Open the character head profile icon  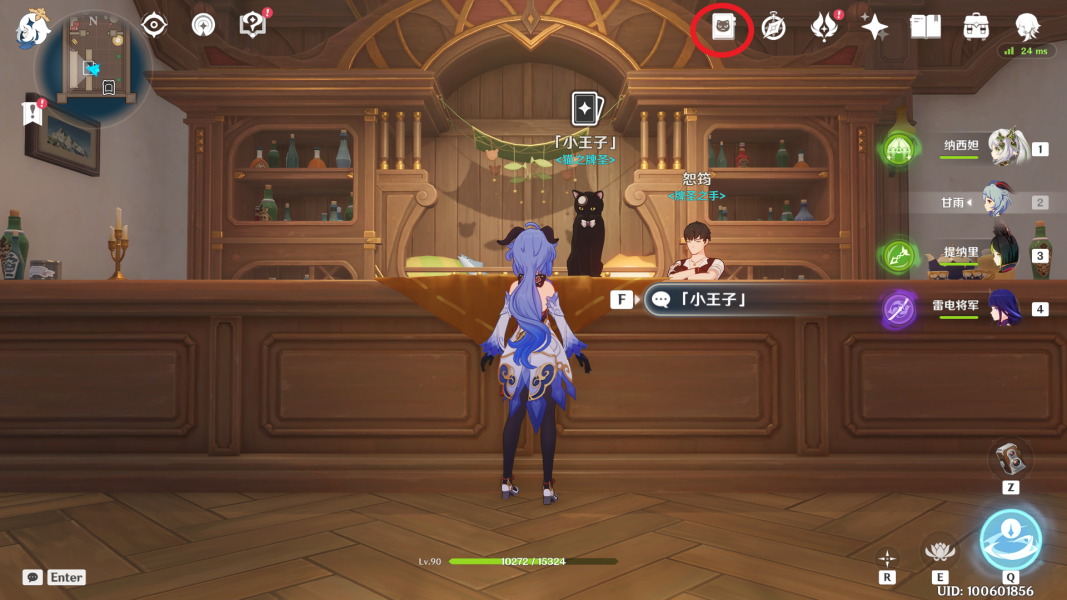1026,26
